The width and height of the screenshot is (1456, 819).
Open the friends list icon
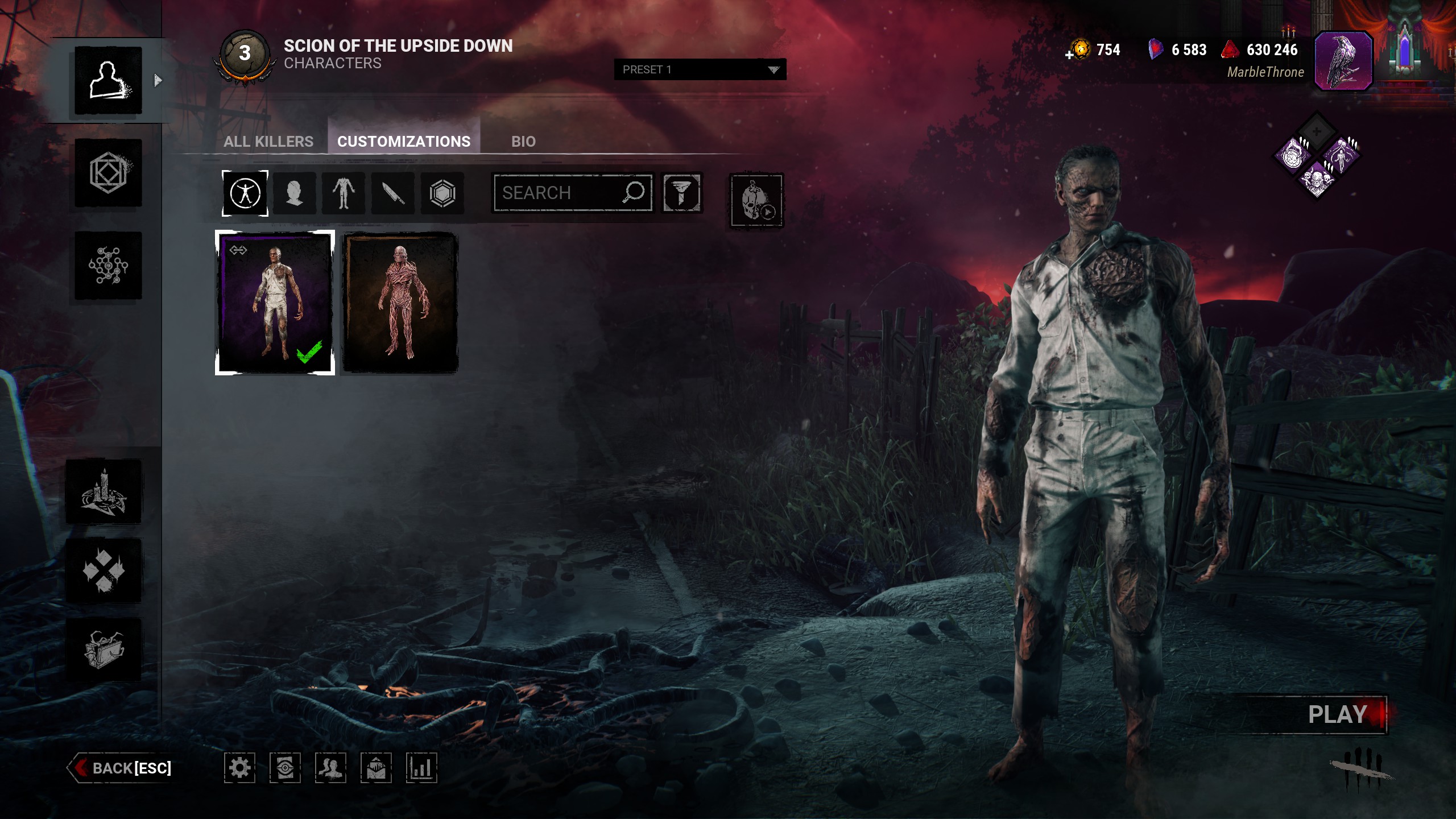coord(330,768)
